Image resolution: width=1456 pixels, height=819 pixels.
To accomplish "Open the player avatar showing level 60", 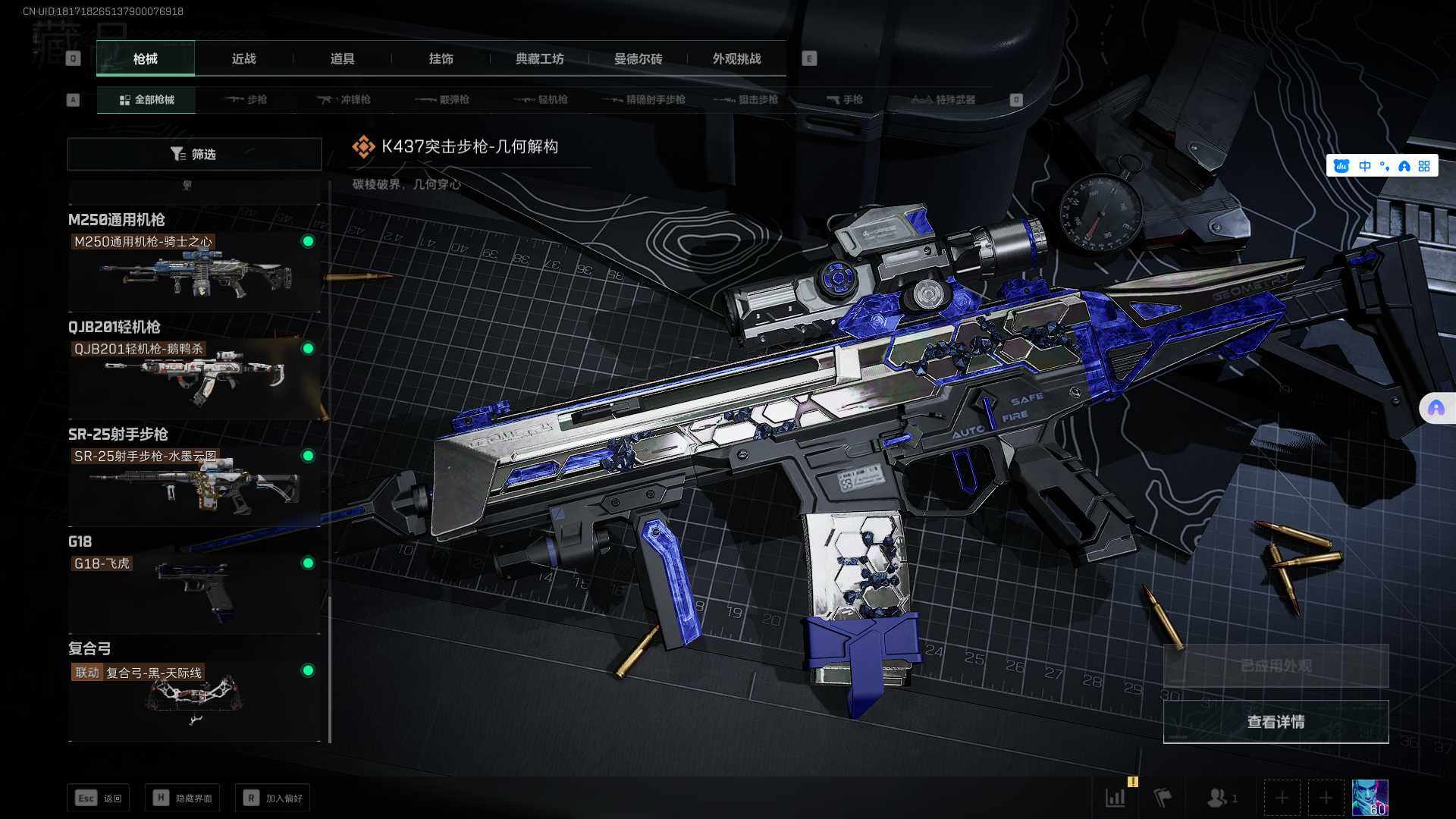I will 1370,798.
